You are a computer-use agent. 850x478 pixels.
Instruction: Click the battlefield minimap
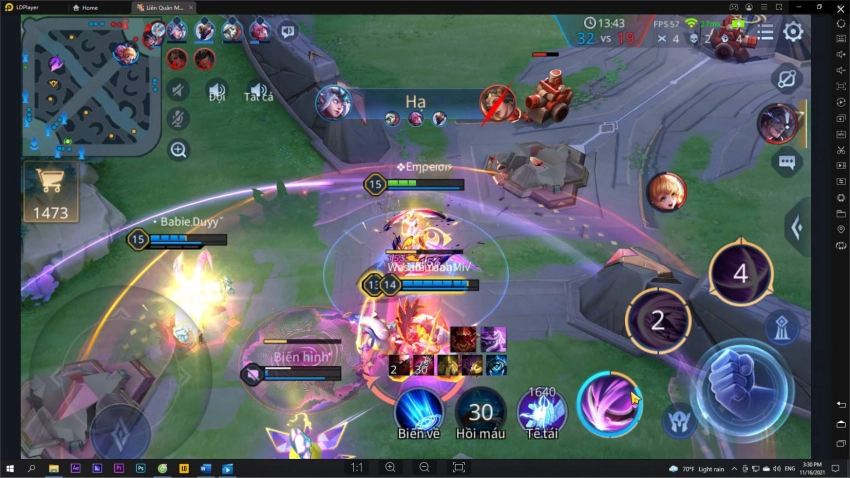[x=91, y=85]
